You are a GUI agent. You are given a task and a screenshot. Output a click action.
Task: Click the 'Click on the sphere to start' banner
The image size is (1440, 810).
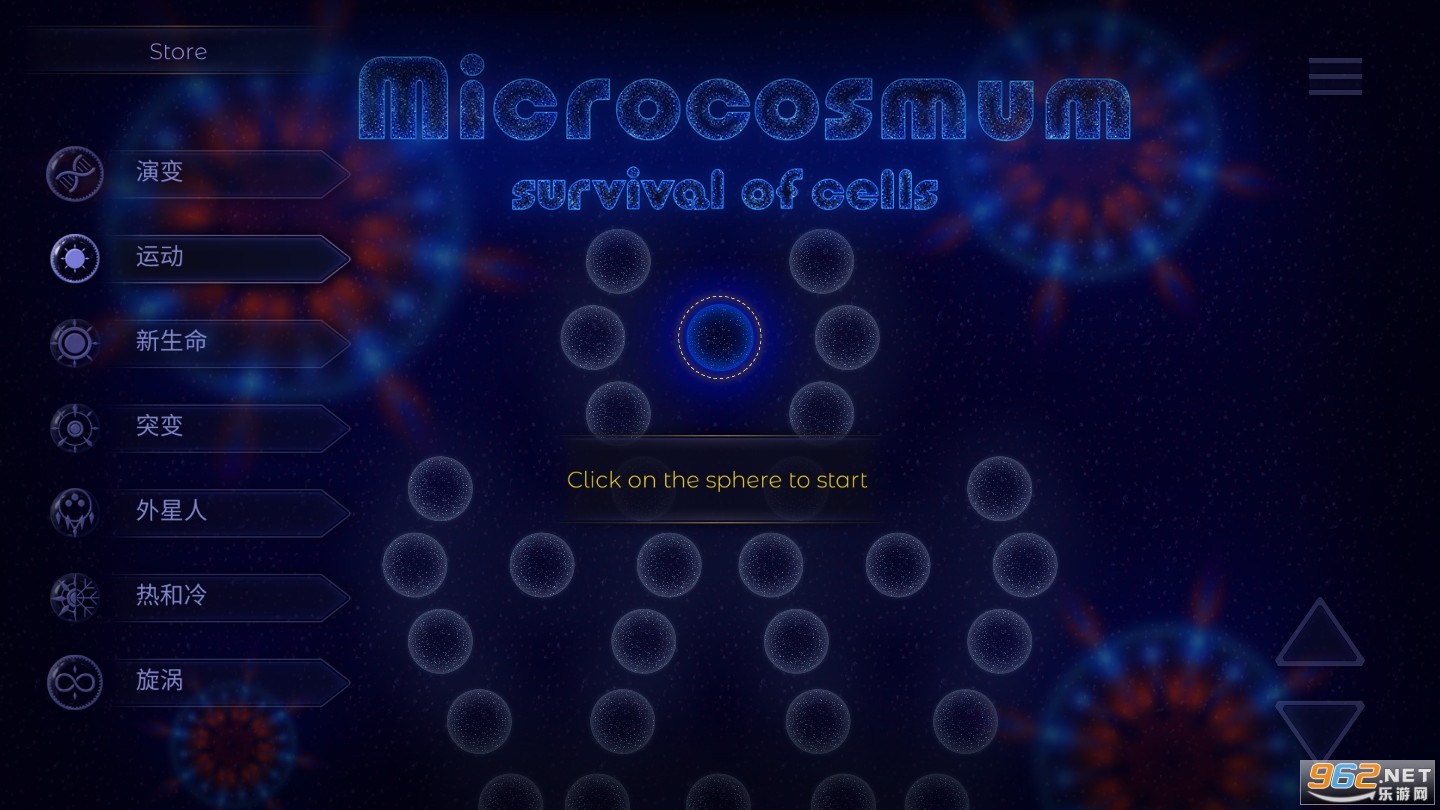point(718,480)
